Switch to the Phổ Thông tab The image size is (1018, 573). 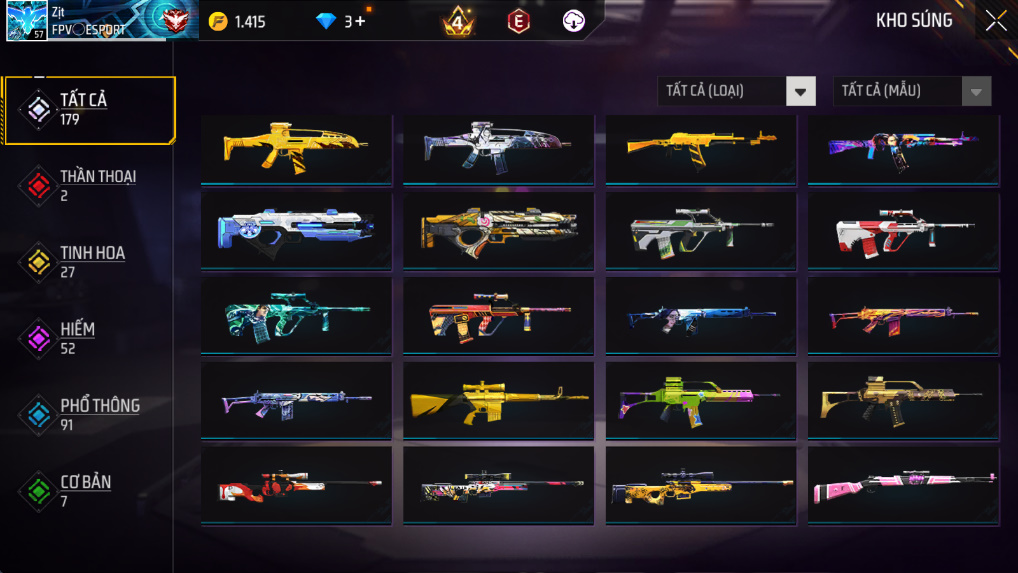pyautogui.click(x=89, y=414)
